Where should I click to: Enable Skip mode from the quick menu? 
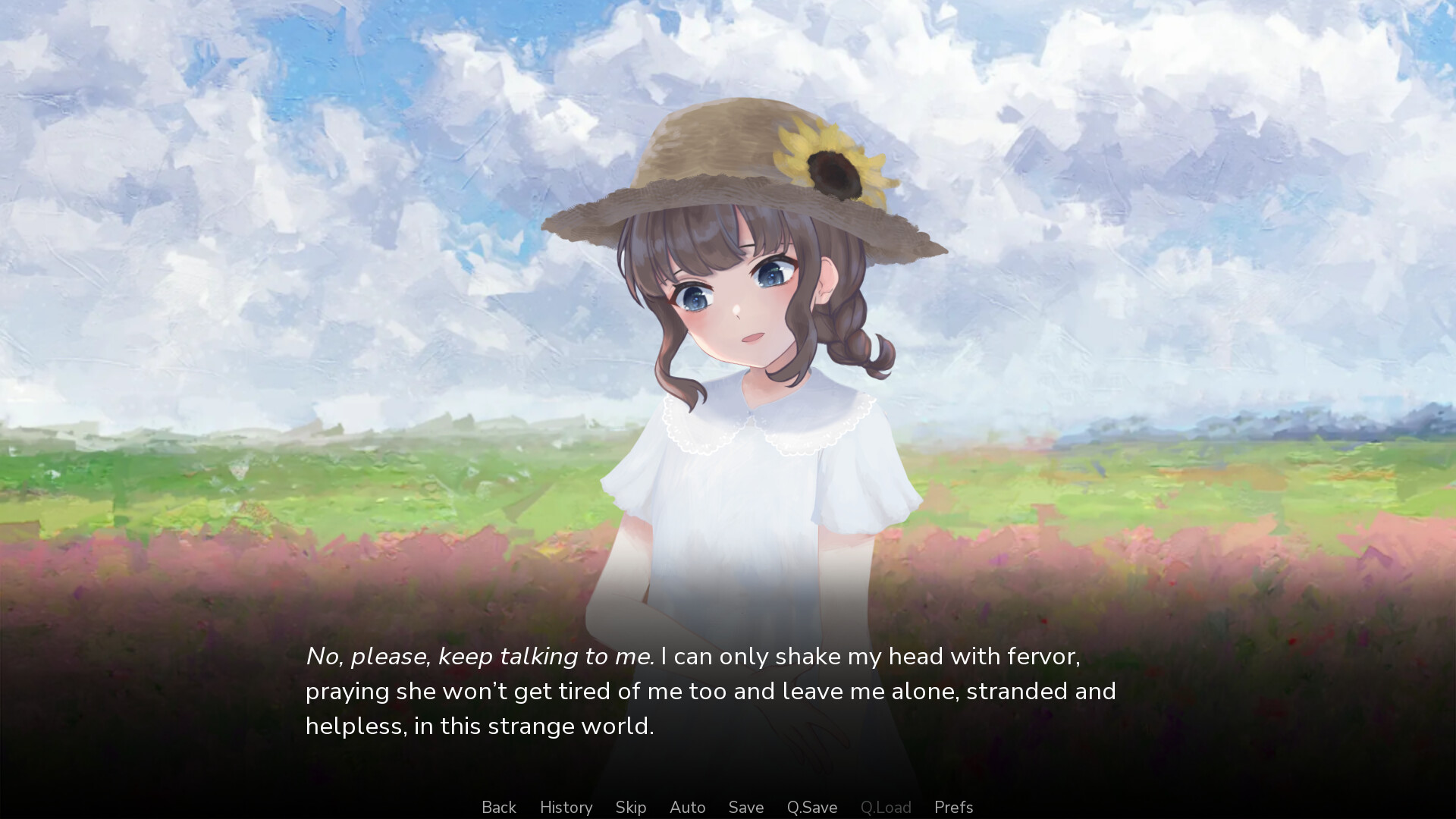(x=630, y=807)
